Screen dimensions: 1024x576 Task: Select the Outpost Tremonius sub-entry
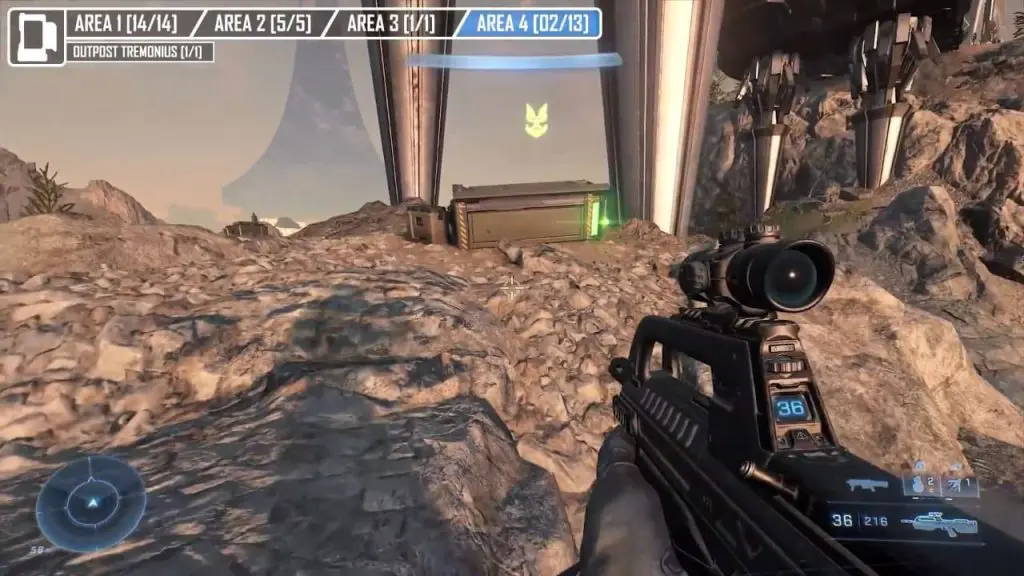140,52
